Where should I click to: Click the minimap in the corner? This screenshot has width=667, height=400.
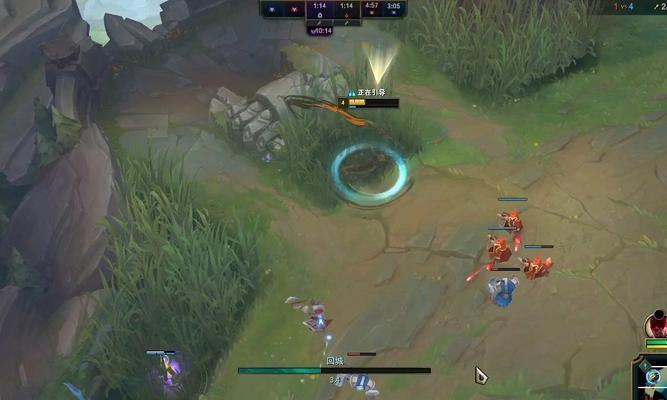[652, 381]
